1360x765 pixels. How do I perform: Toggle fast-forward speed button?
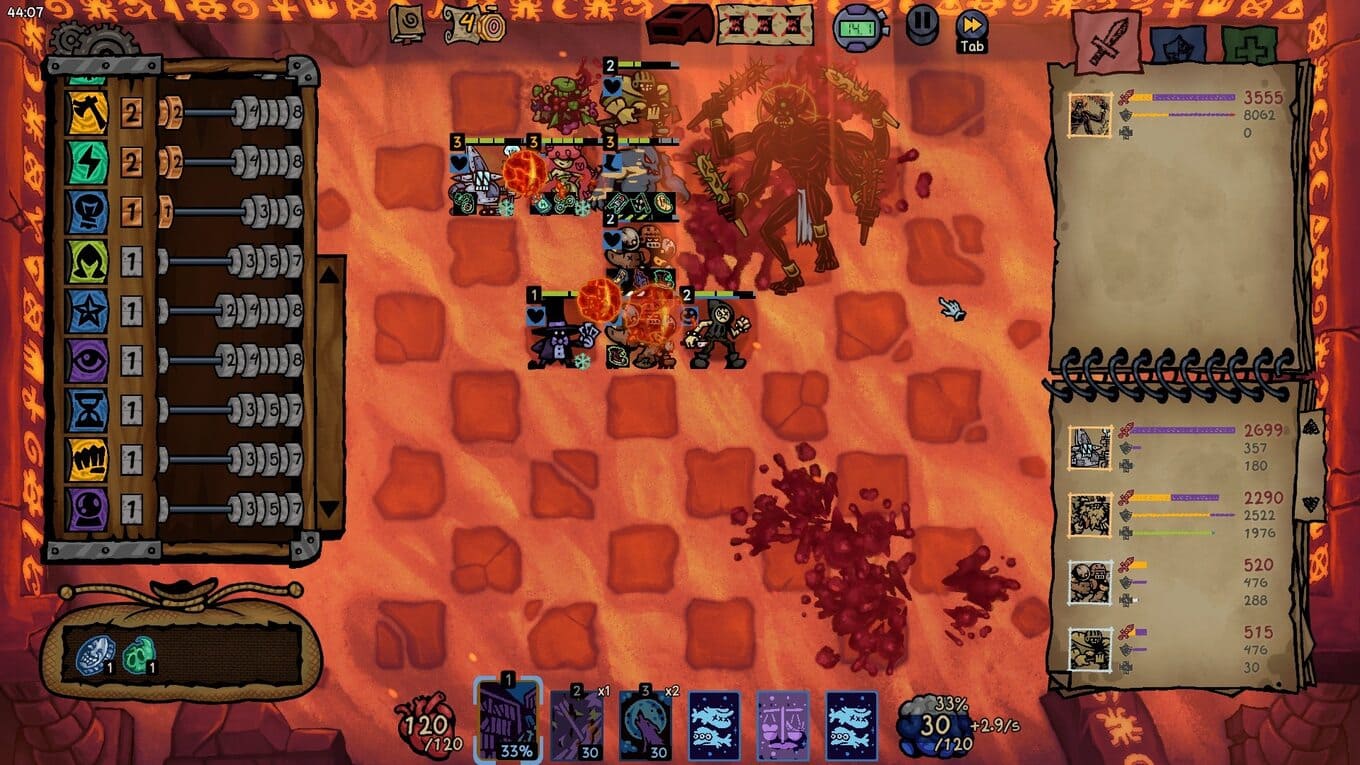click(971, 26)
